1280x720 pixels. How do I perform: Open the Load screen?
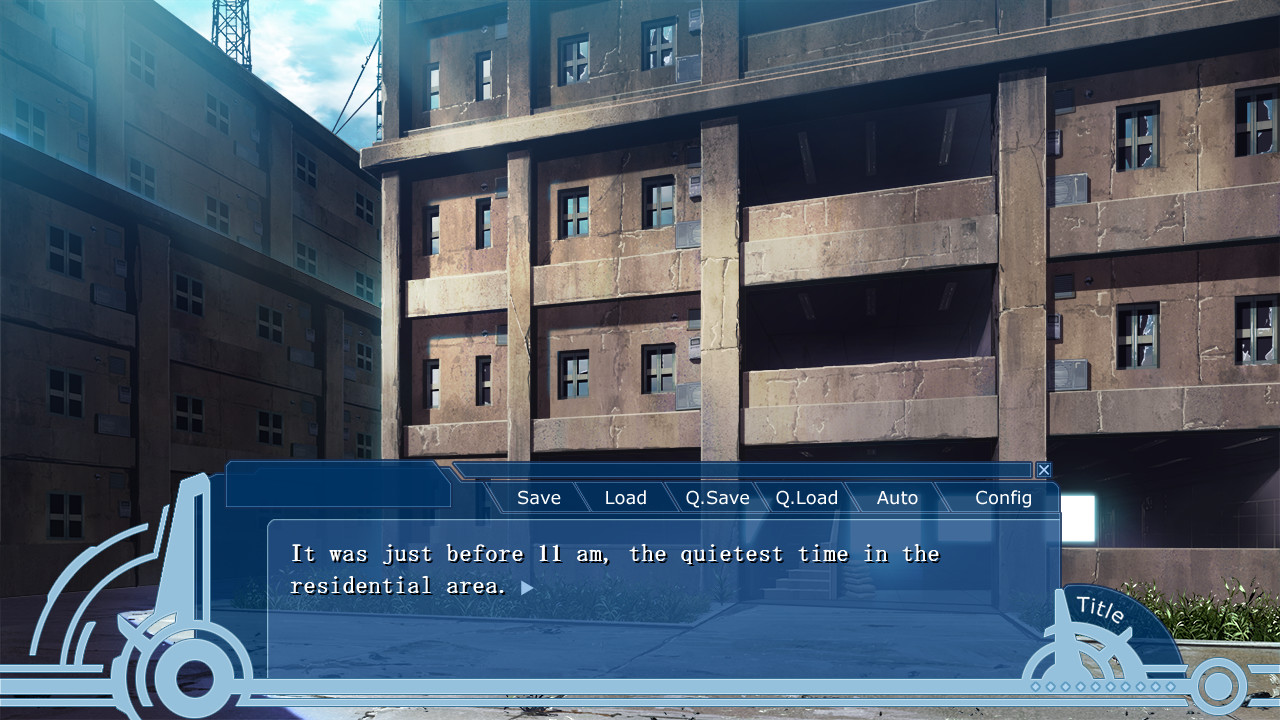tap(626, 497)
